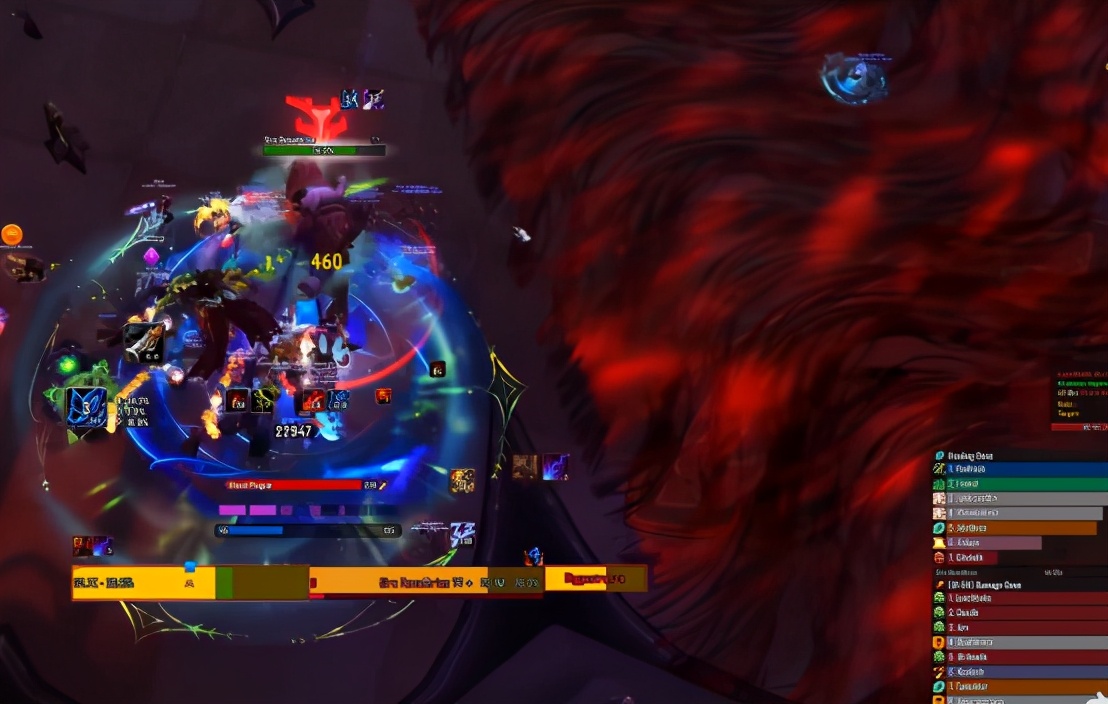Screen dimensions: 1108x704
Task: Select the large blue winged ability icon
Action: pyautogui.click(x=86, y=407)
